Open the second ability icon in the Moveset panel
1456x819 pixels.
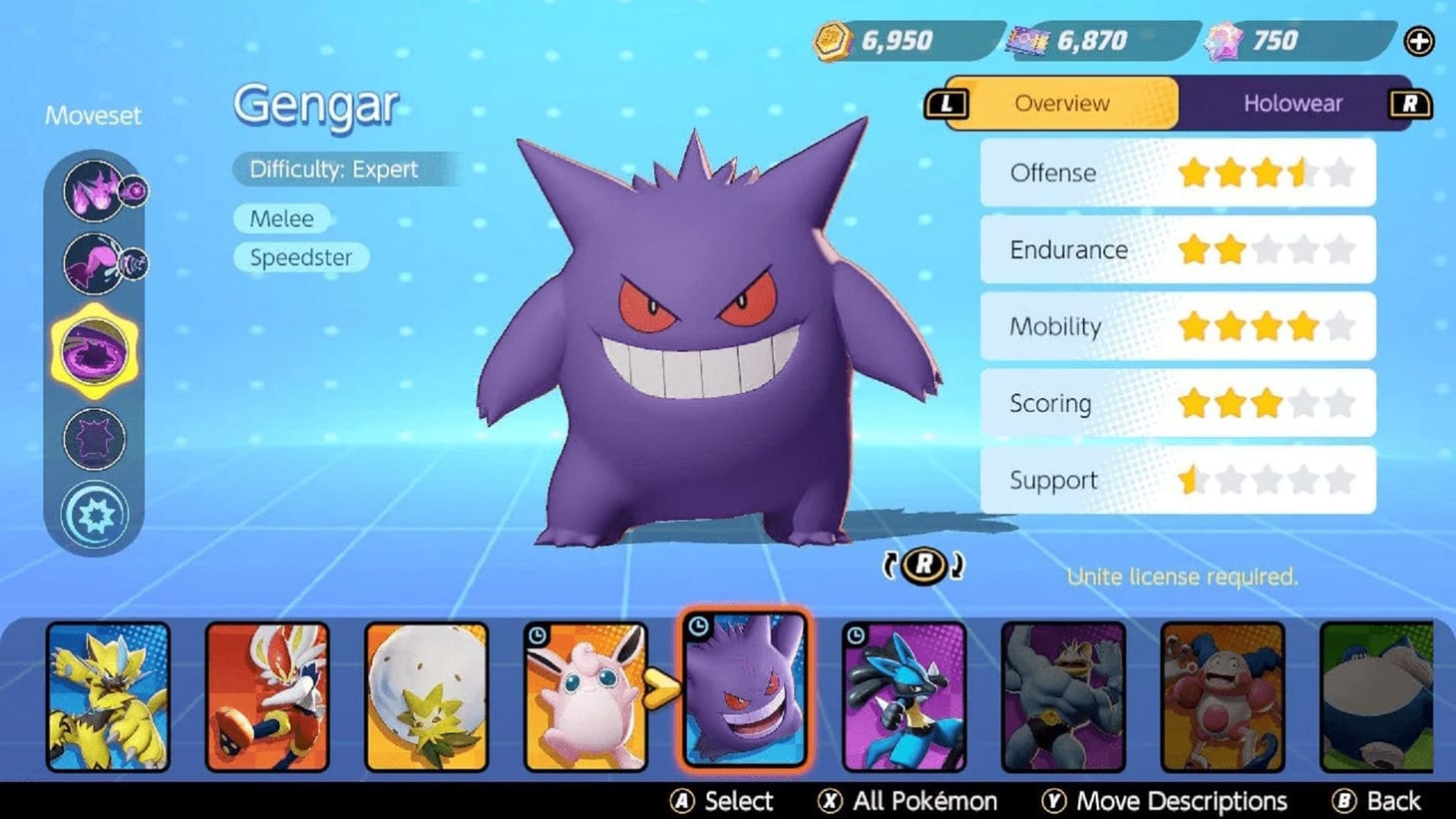coord(95,262)
